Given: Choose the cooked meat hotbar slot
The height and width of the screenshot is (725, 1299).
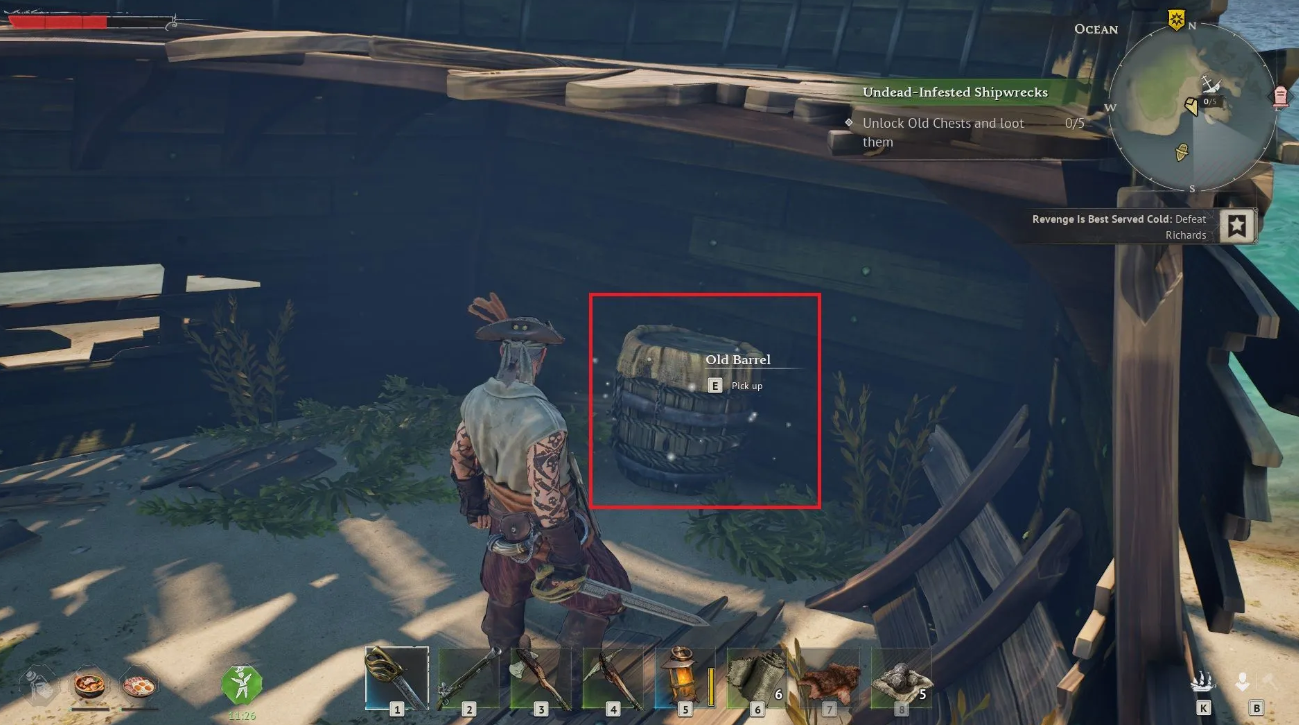Looking at the screenshot, I should (x=828, y=677).
